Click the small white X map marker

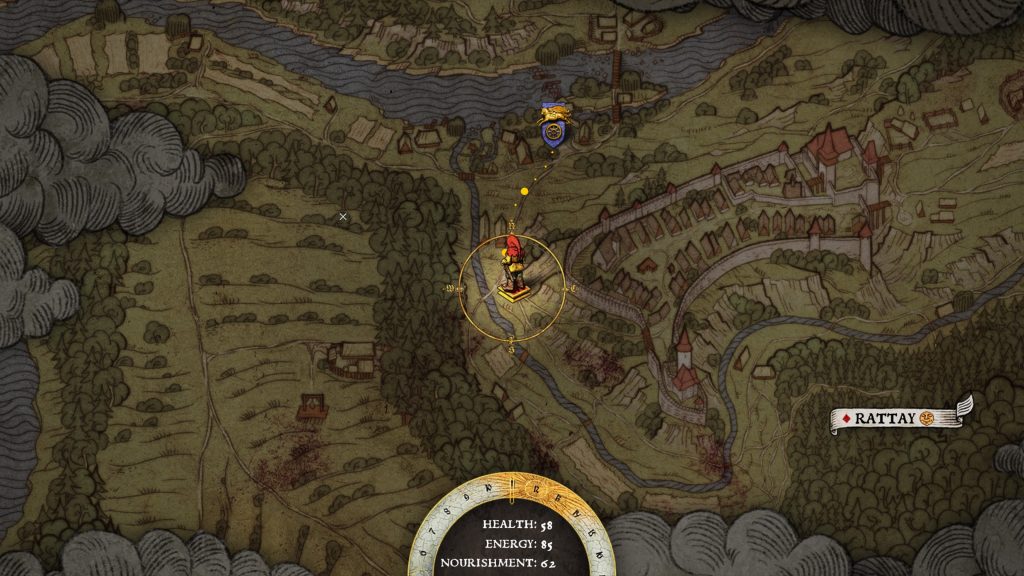point(343,216)
